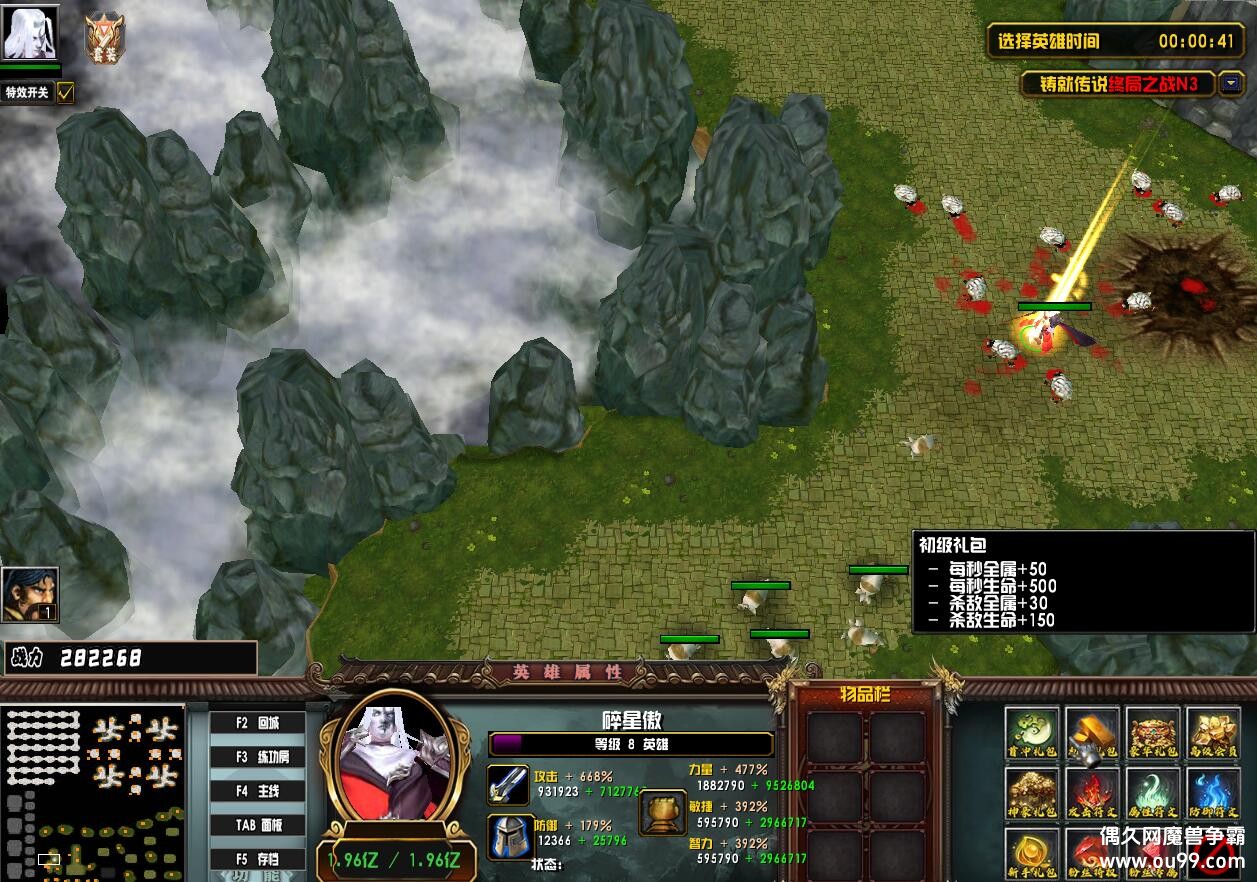Go to the F3 练功房 training room
This screenshot has width=1257, height=882.
point(257,757)
